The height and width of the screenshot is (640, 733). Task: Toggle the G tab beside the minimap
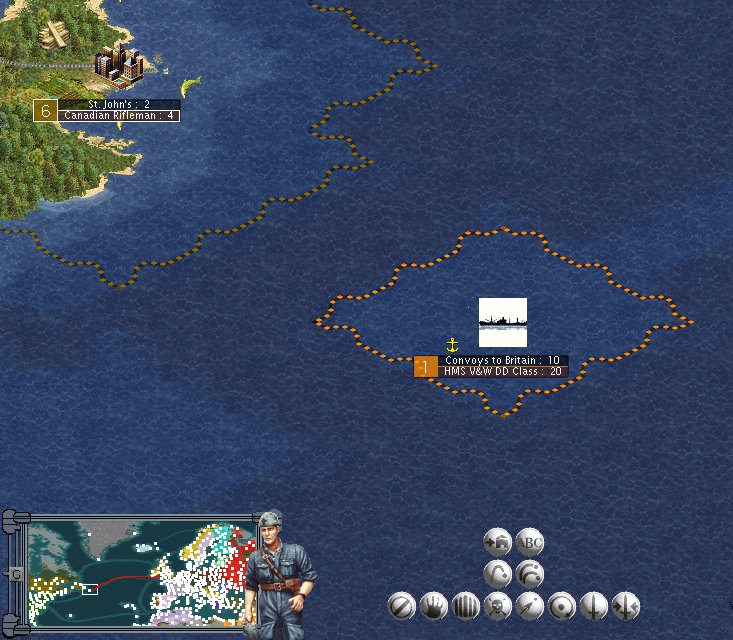pyautogui.click(x=15, y=574)
